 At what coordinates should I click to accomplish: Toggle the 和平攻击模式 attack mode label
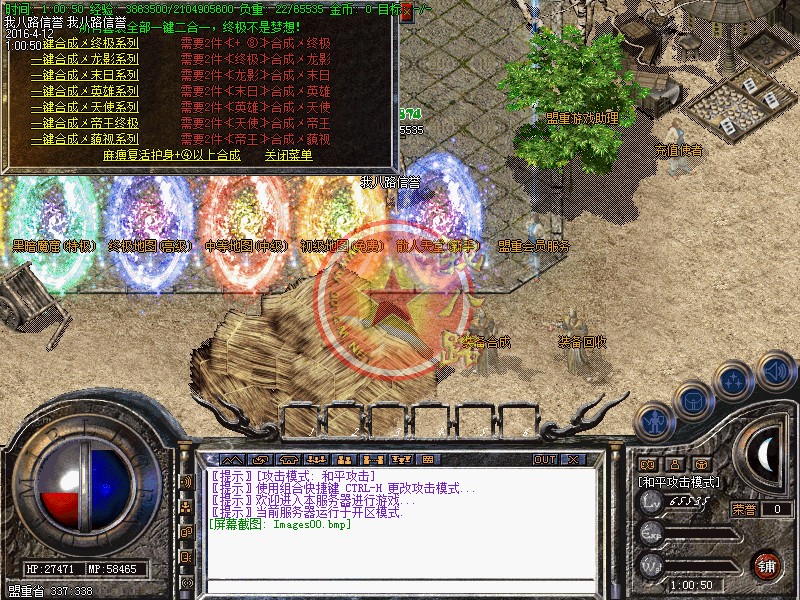tap(678, 481)
